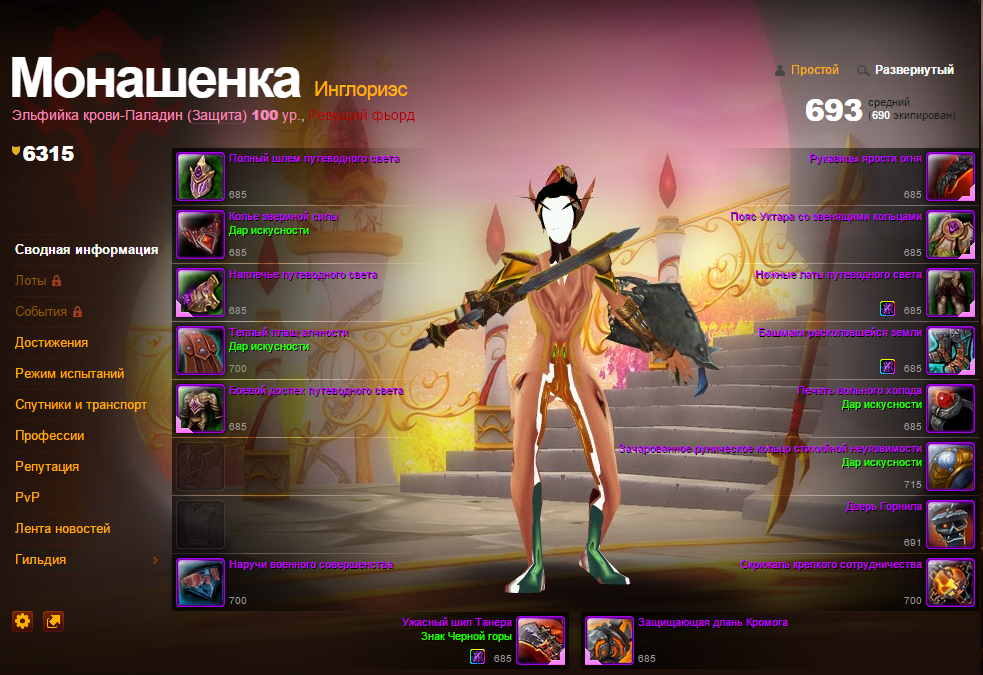The image size is (983, 675).
Task: Select Наручи военного совершенства bracers icon
Action: (201, 583)
